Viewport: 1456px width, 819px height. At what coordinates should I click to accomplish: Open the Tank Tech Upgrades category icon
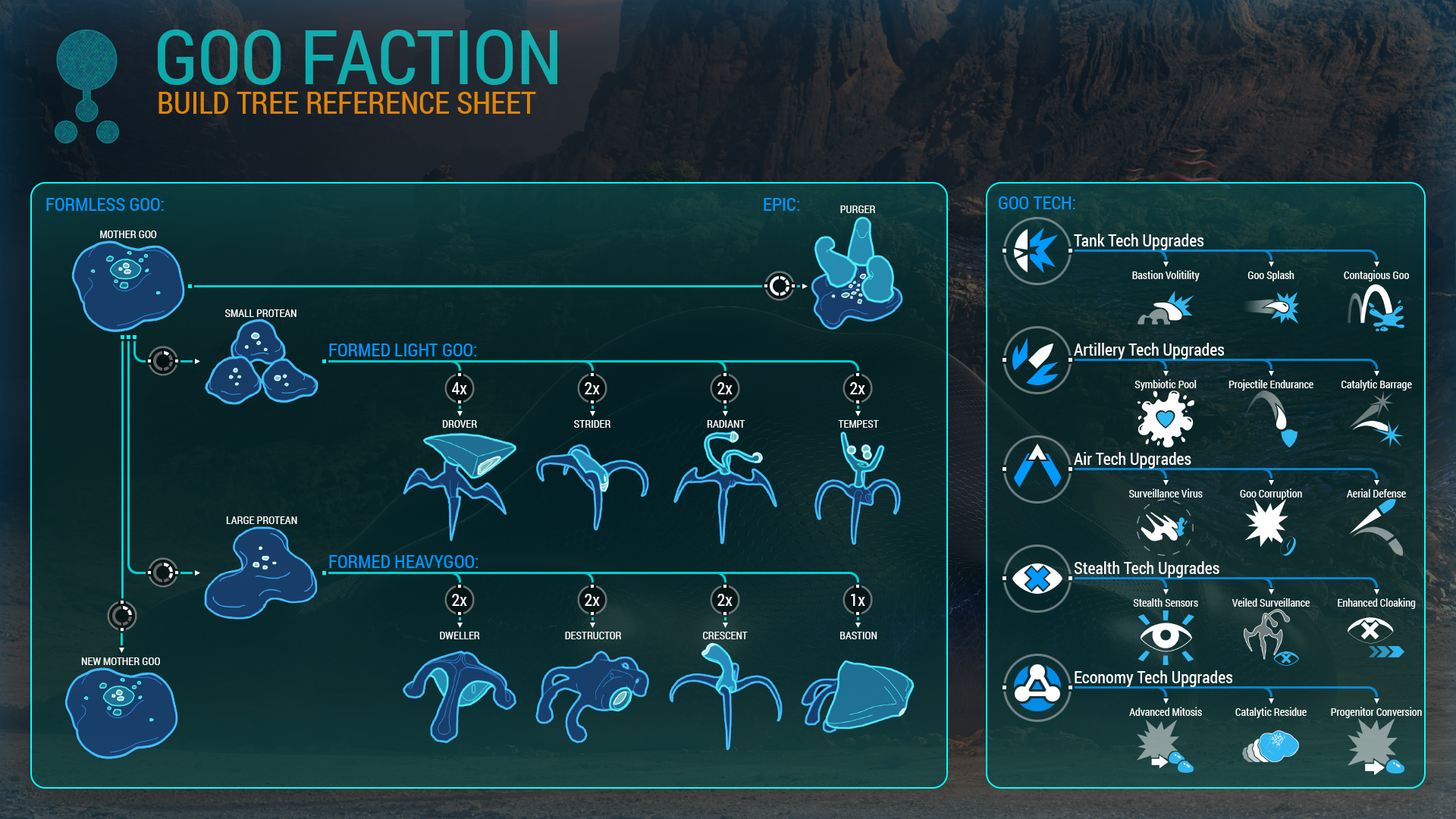1037,251
